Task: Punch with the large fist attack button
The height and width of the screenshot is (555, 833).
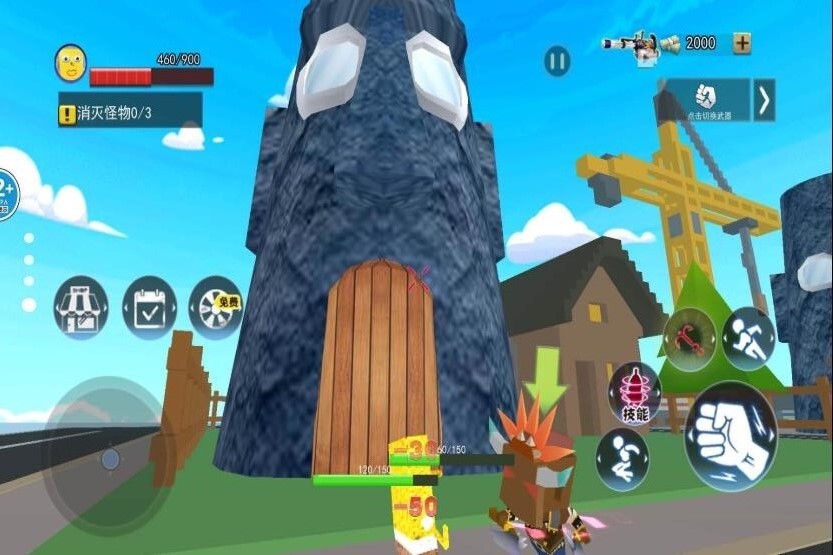Action: tap(730, 436)
